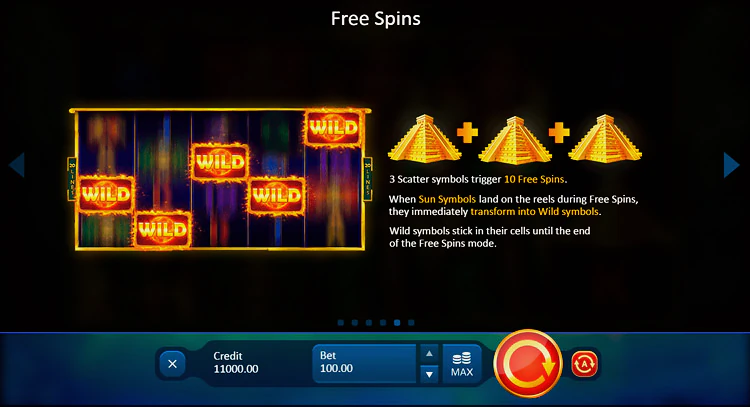Jump to the last info page dot
This screenshot has height=407, width=750.
point(411,323)
